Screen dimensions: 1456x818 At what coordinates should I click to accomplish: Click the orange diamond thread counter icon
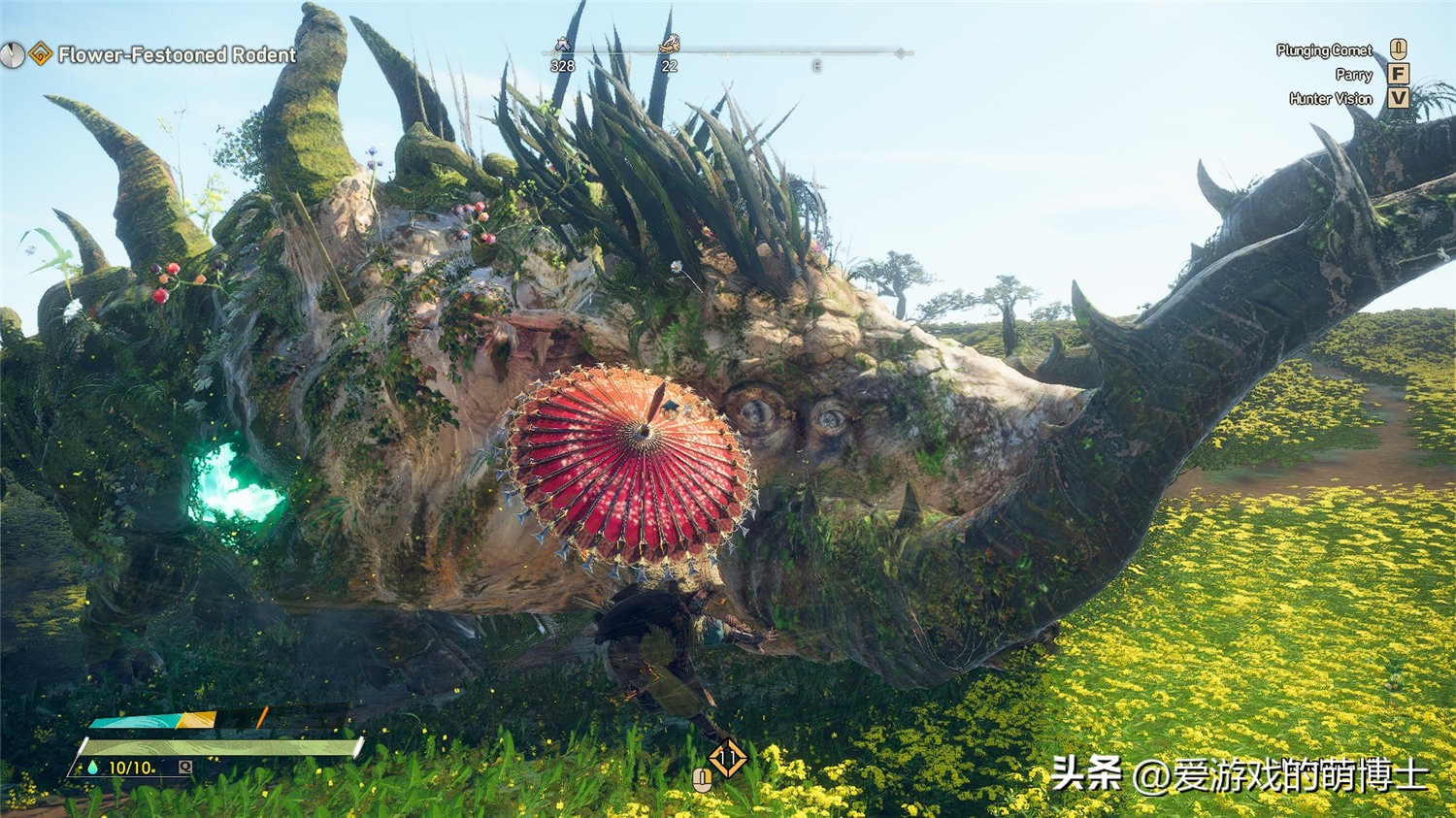tap(727, 758)
